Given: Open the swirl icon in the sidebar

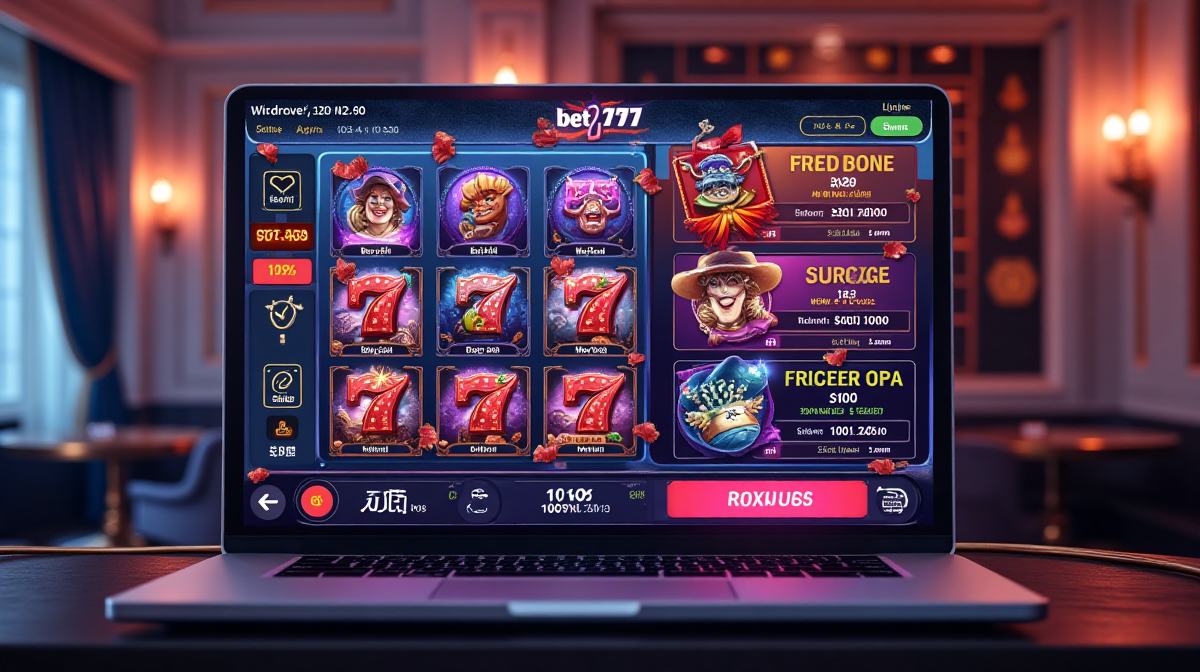Looking at the screenshot, I should (x=282, y=385).
